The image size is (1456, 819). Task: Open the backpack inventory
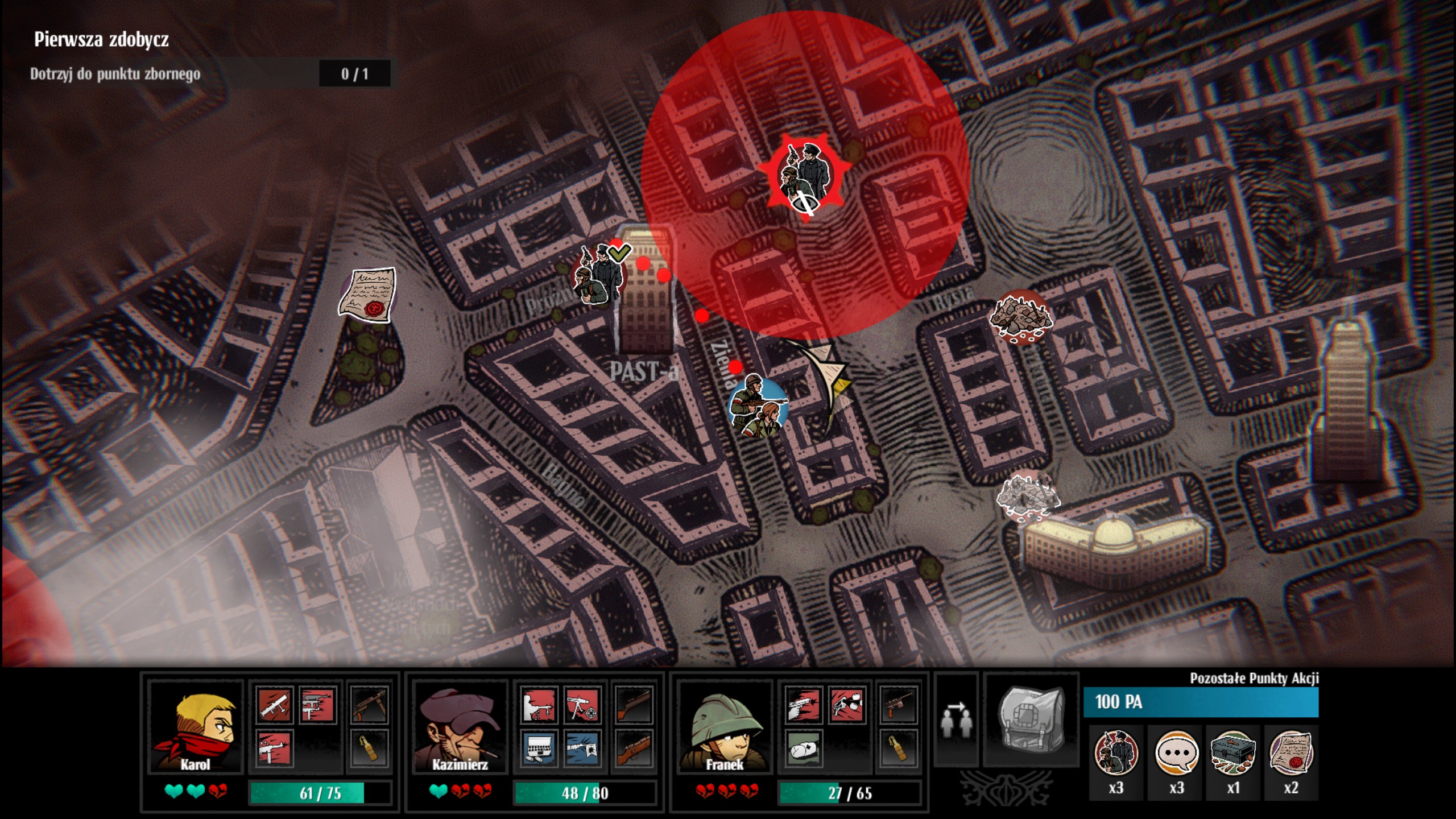point(1031,719)
